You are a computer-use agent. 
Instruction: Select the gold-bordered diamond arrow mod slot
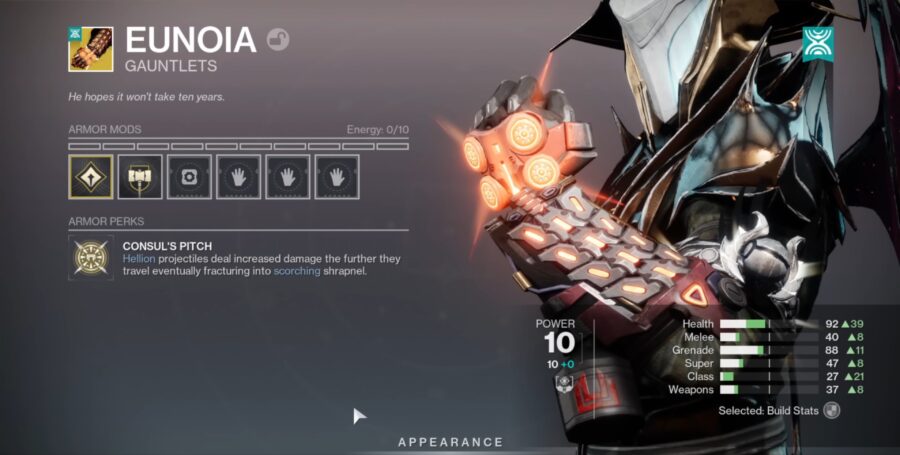click(91, 177)
